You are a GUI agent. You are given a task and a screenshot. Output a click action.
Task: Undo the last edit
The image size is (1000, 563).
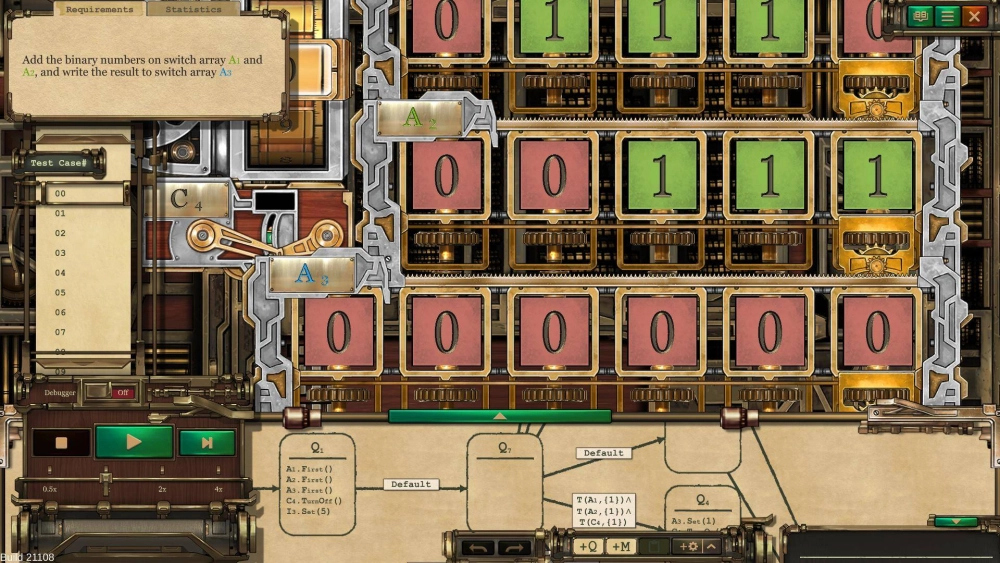click(481, 547)
